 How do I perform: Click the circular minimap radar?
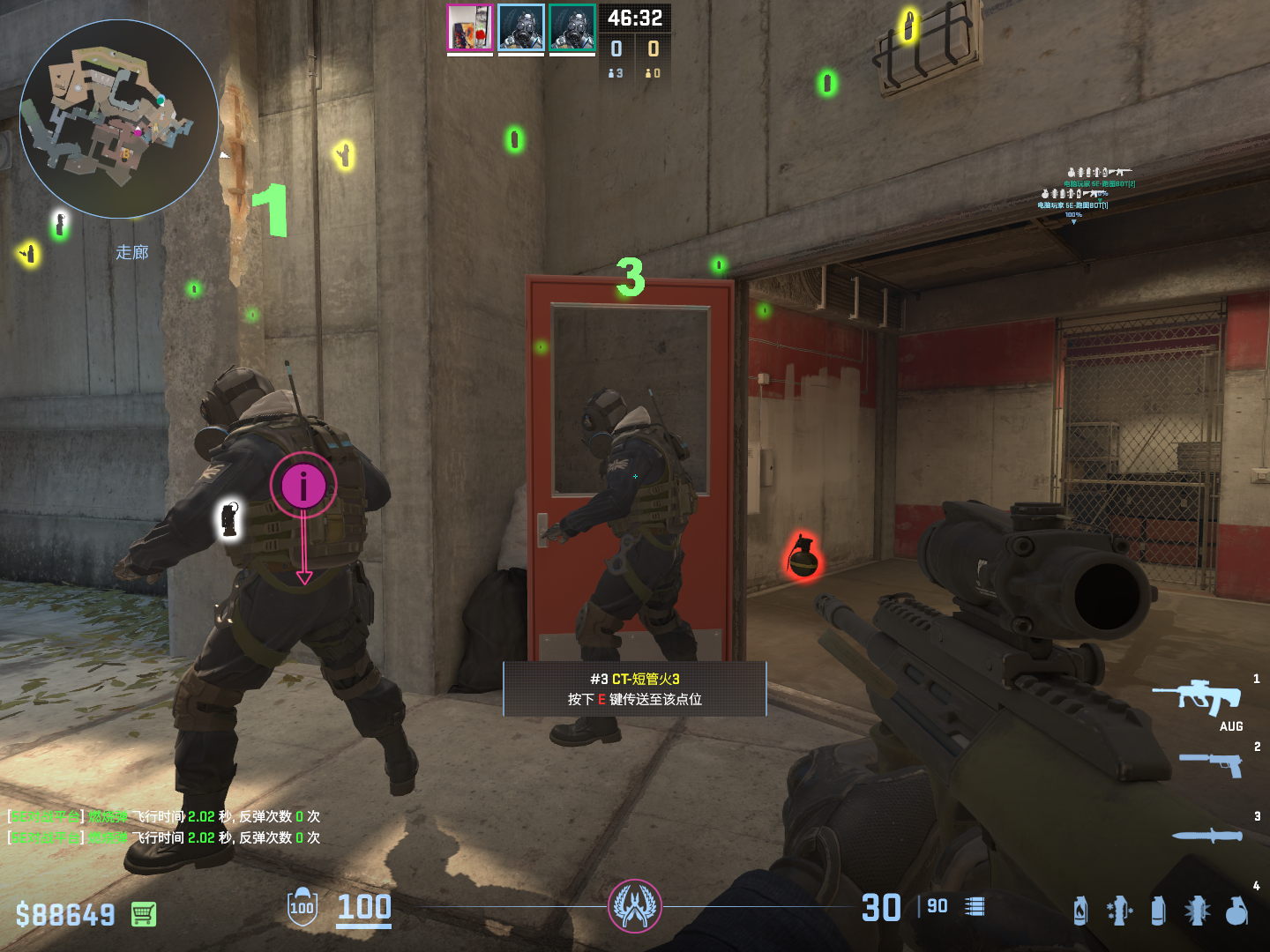pos(119,119)
